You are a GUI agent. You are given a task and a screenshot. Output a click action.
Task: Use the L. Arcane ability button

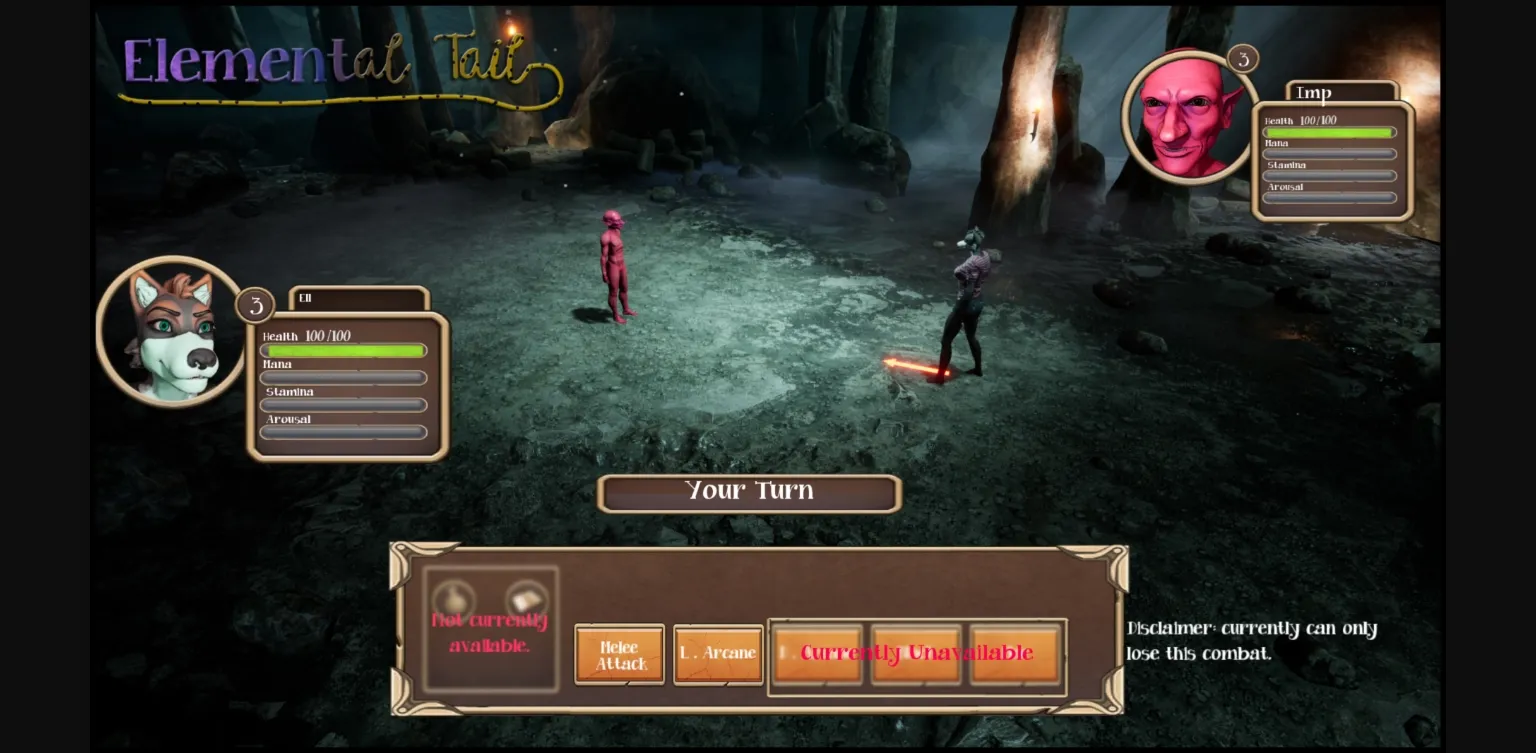717,654
